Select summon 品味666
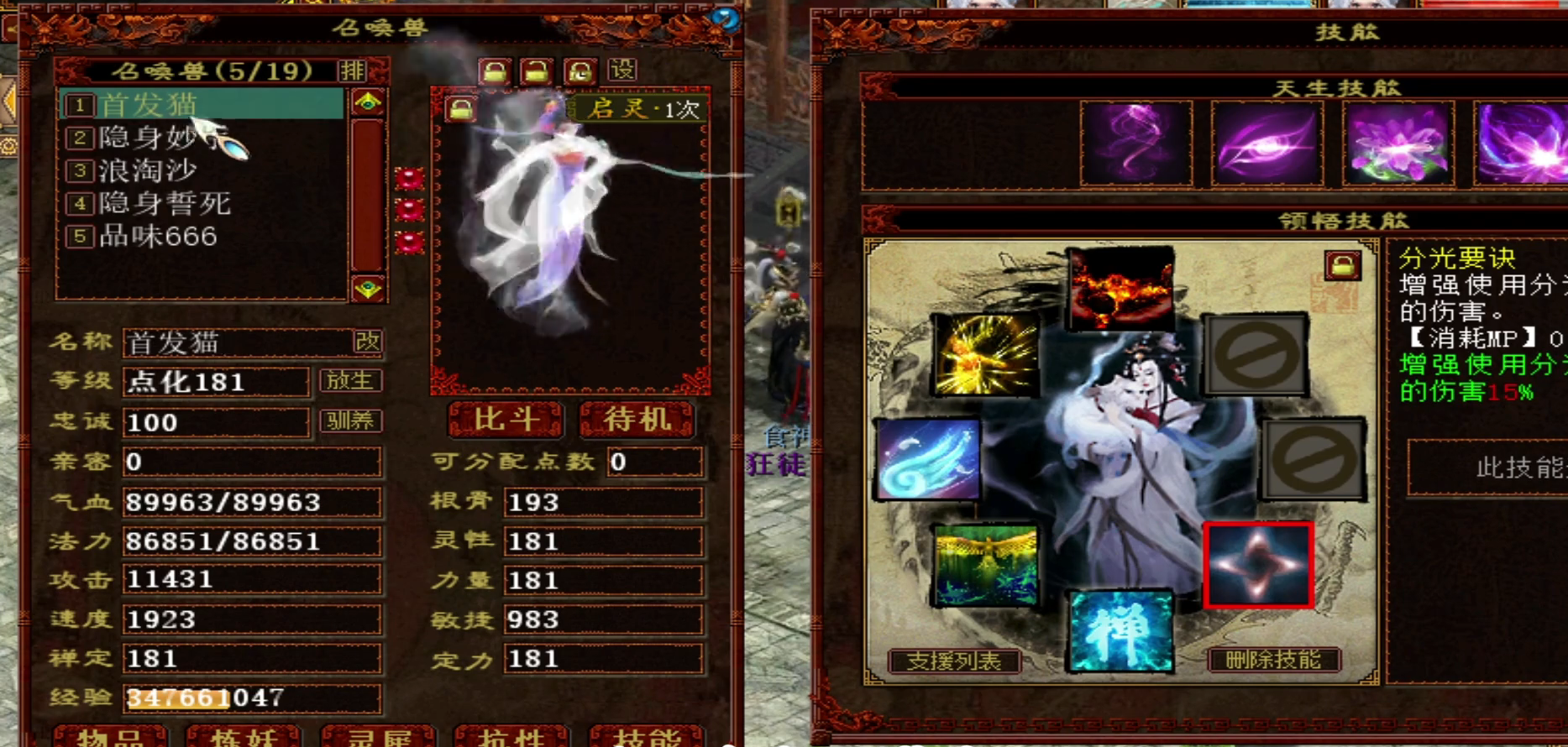Viewport: 1568px width, 747px height. (158, 236)
